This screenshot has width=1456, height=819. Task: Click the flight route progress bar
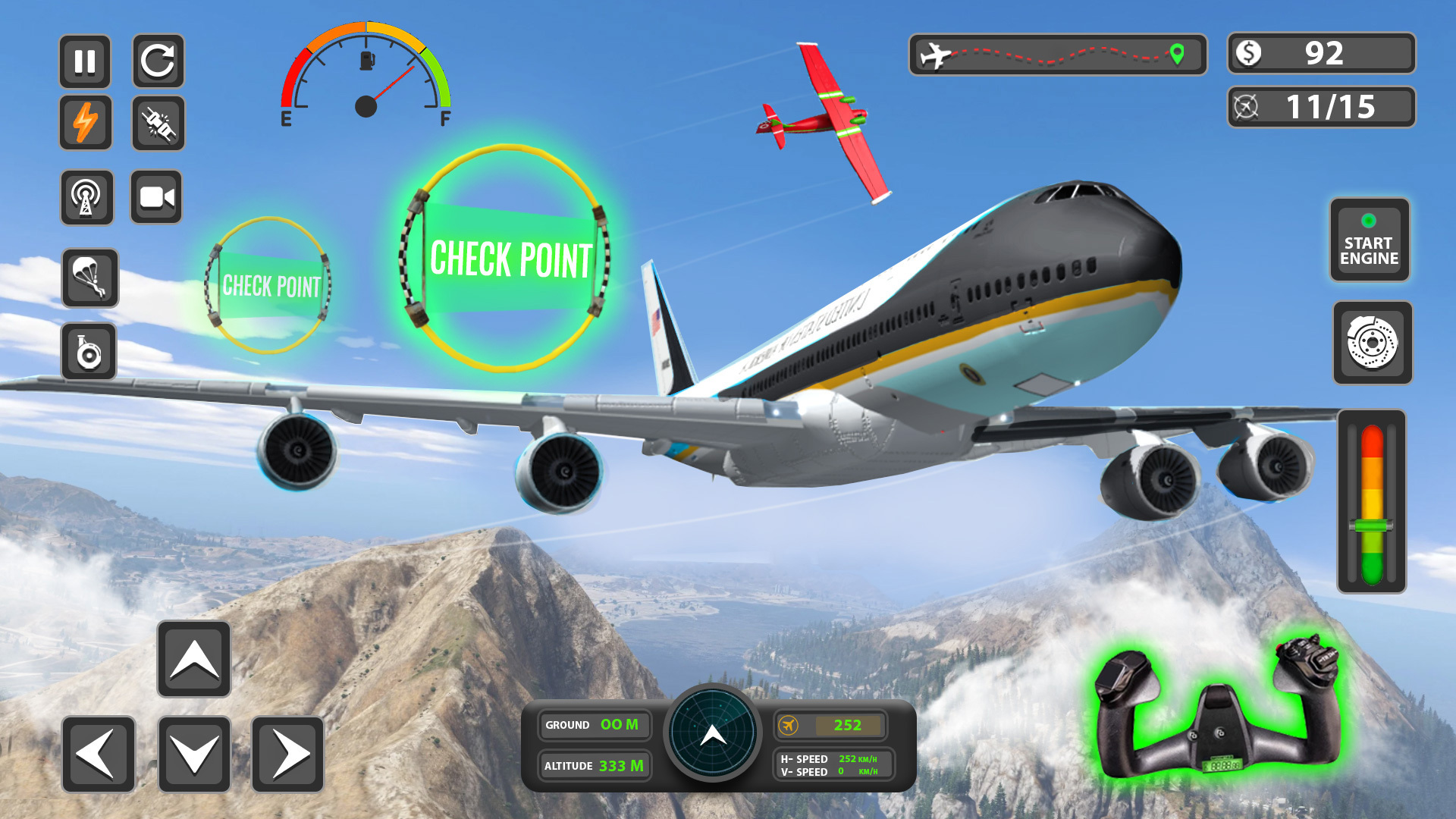1057,53
